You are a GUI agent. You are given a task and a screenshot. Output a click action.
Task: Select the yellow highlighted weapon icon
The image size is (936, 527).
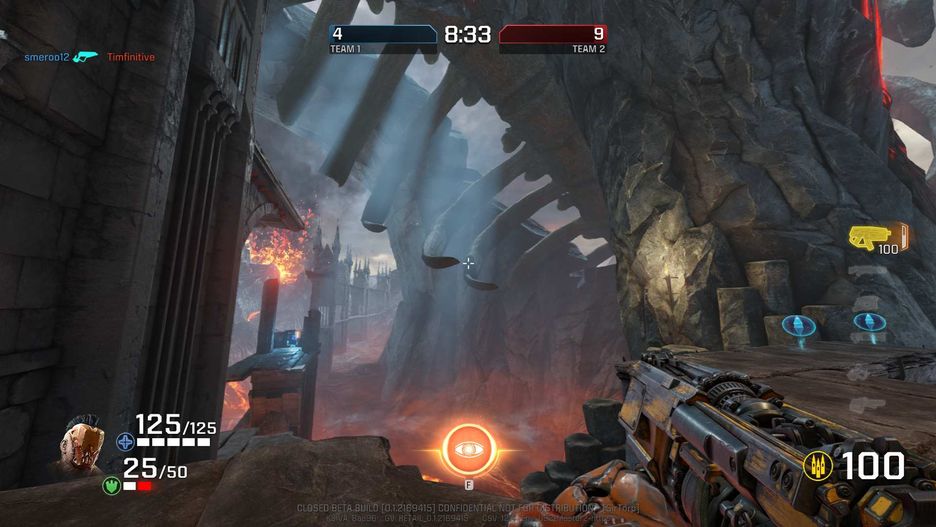point(864,236)
